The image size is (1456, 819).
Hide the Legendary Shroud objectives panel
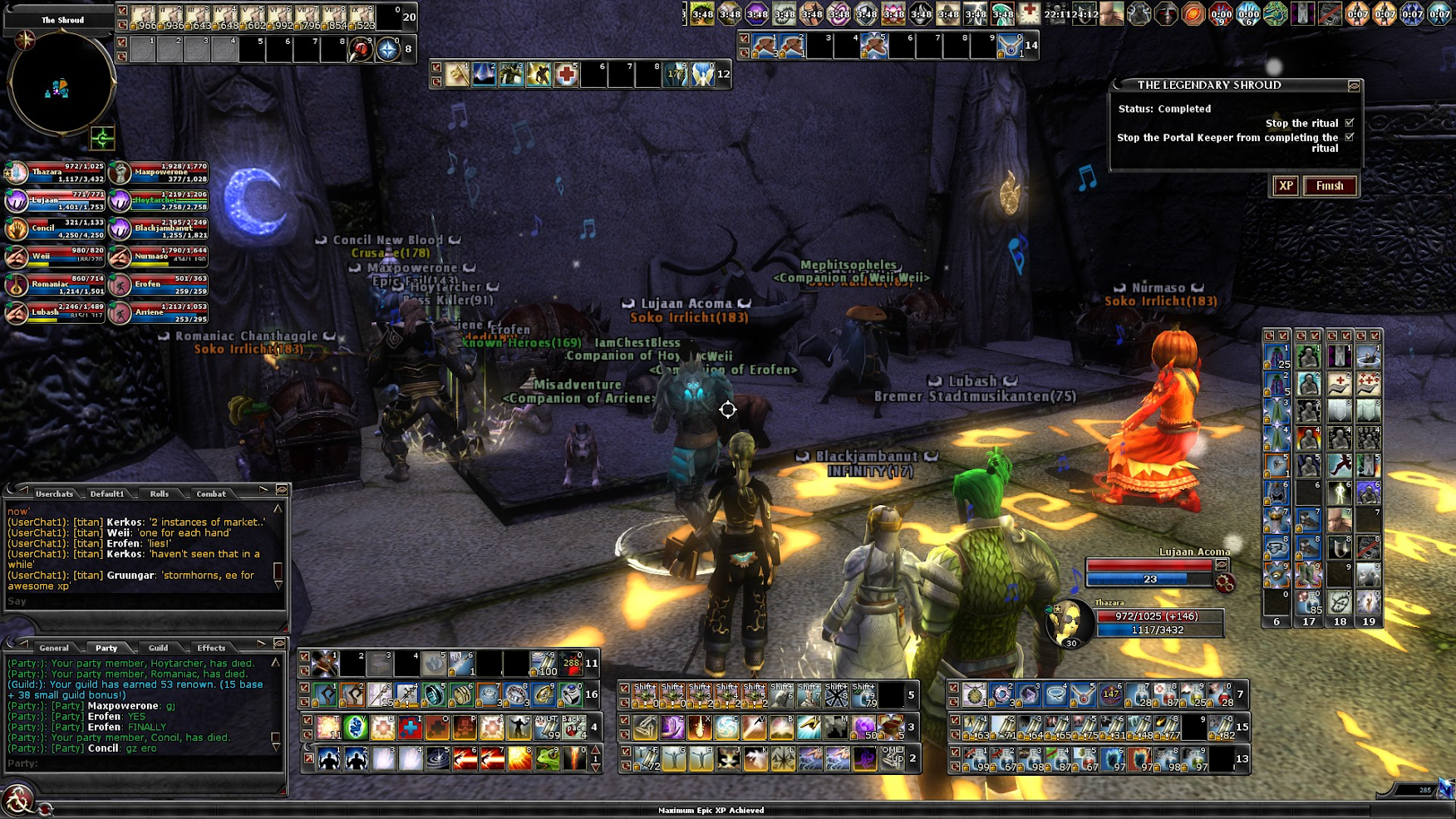pos(1354,86)
